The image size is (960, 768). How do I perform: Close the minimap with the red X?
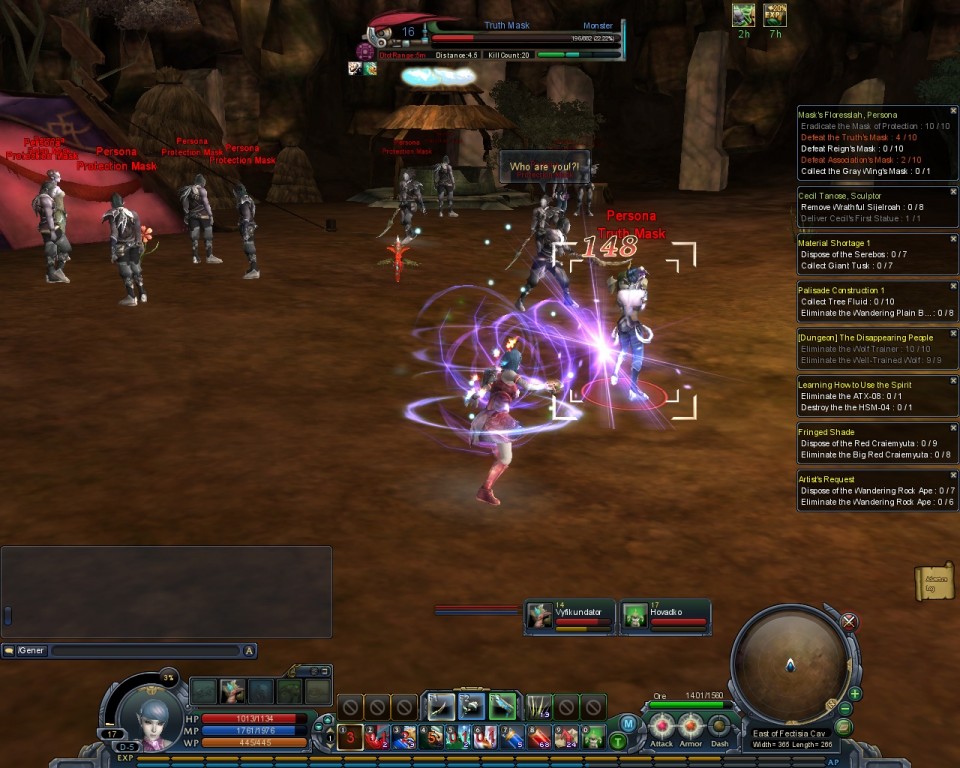coord(849,622)
